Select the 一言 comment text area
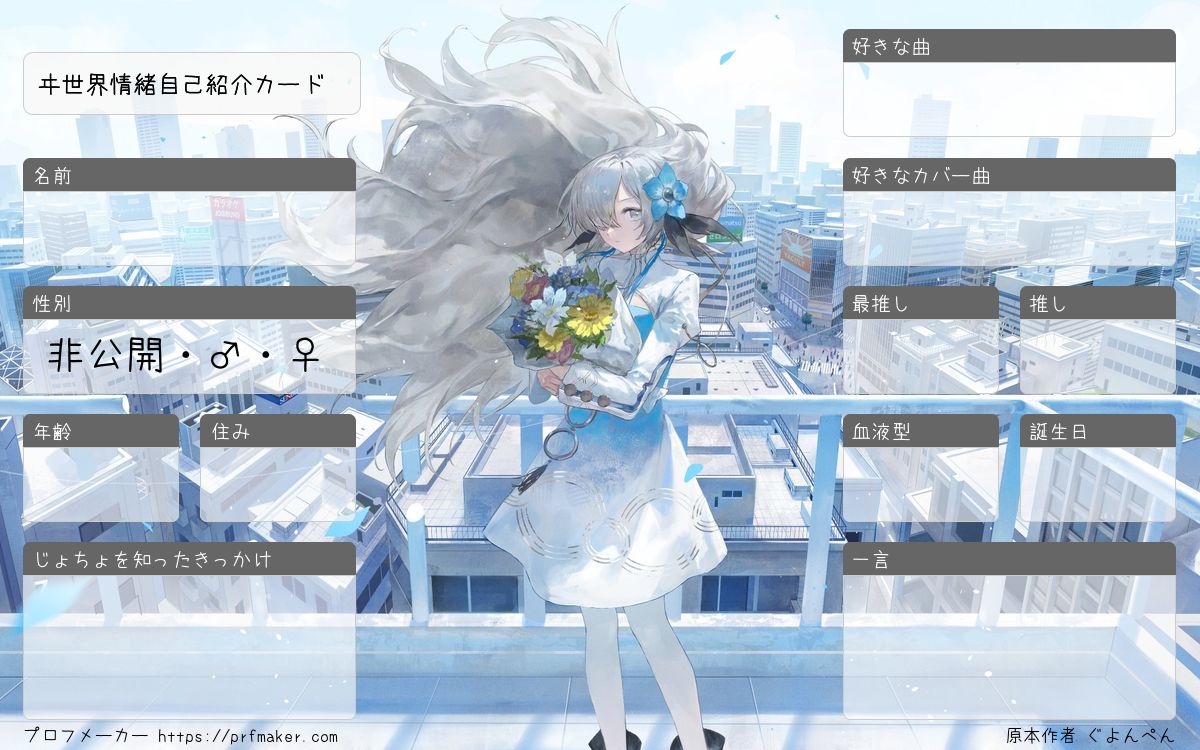Image resolution: width=1200 pixels, height=750 pixels. point(1009,646)
